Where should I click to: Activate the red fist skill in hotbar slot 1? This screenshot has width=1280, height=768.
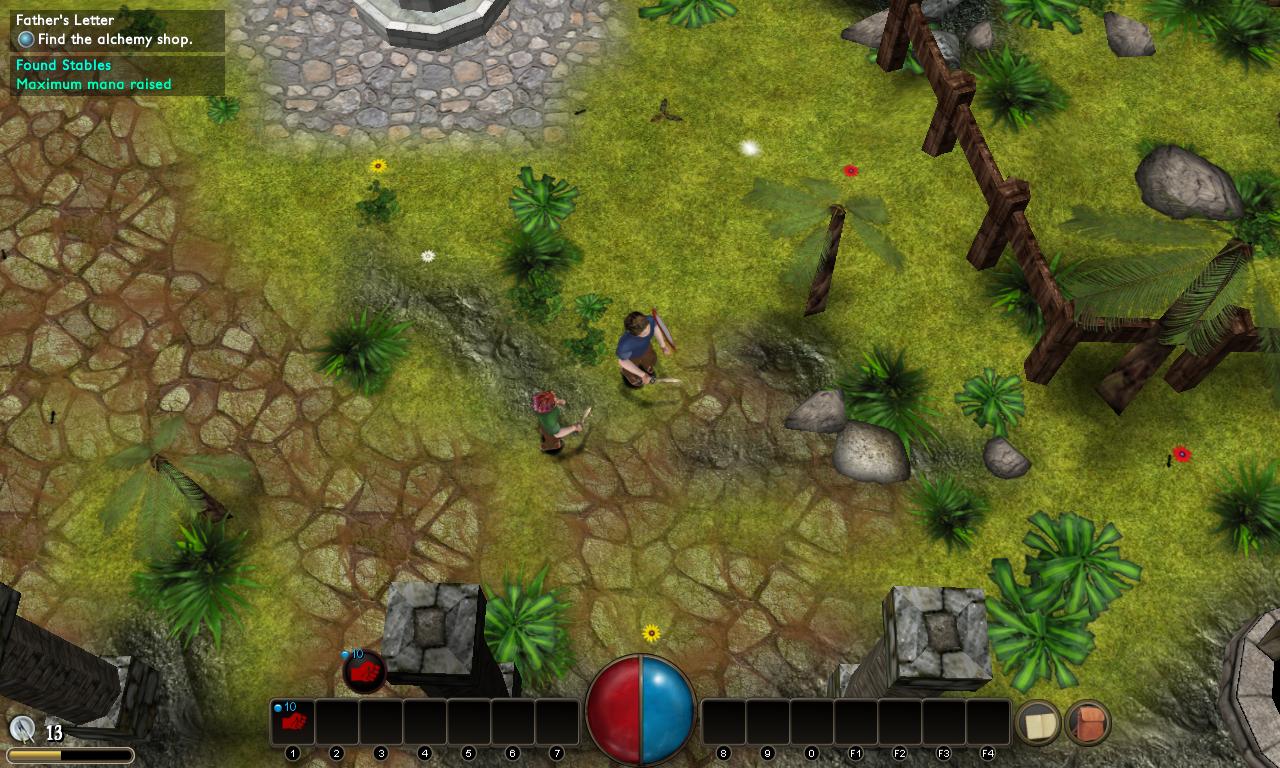point(292,722)
